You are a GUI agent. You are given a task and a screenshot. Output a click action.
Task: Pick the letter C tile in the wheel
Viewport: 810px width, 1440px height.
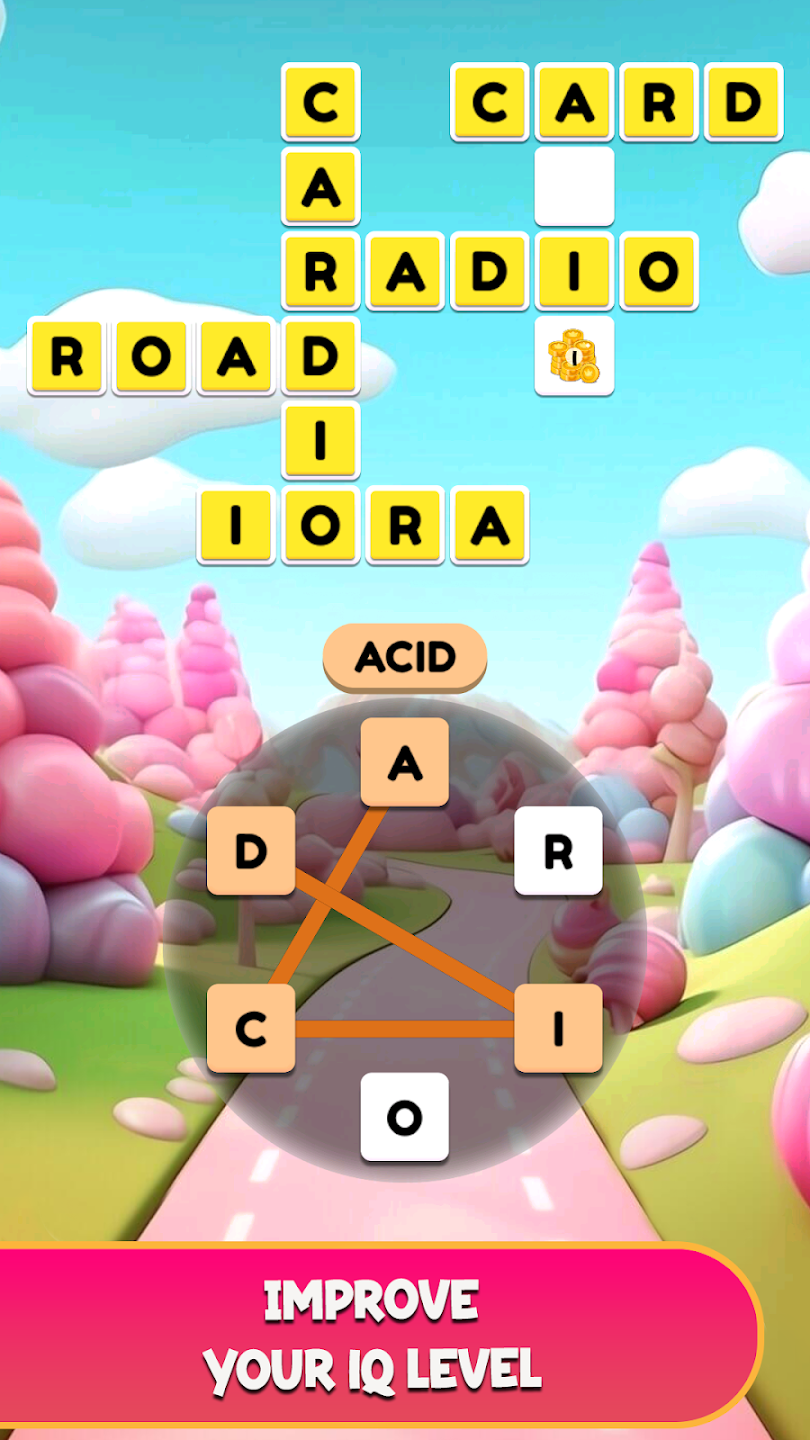[250, 1028]
